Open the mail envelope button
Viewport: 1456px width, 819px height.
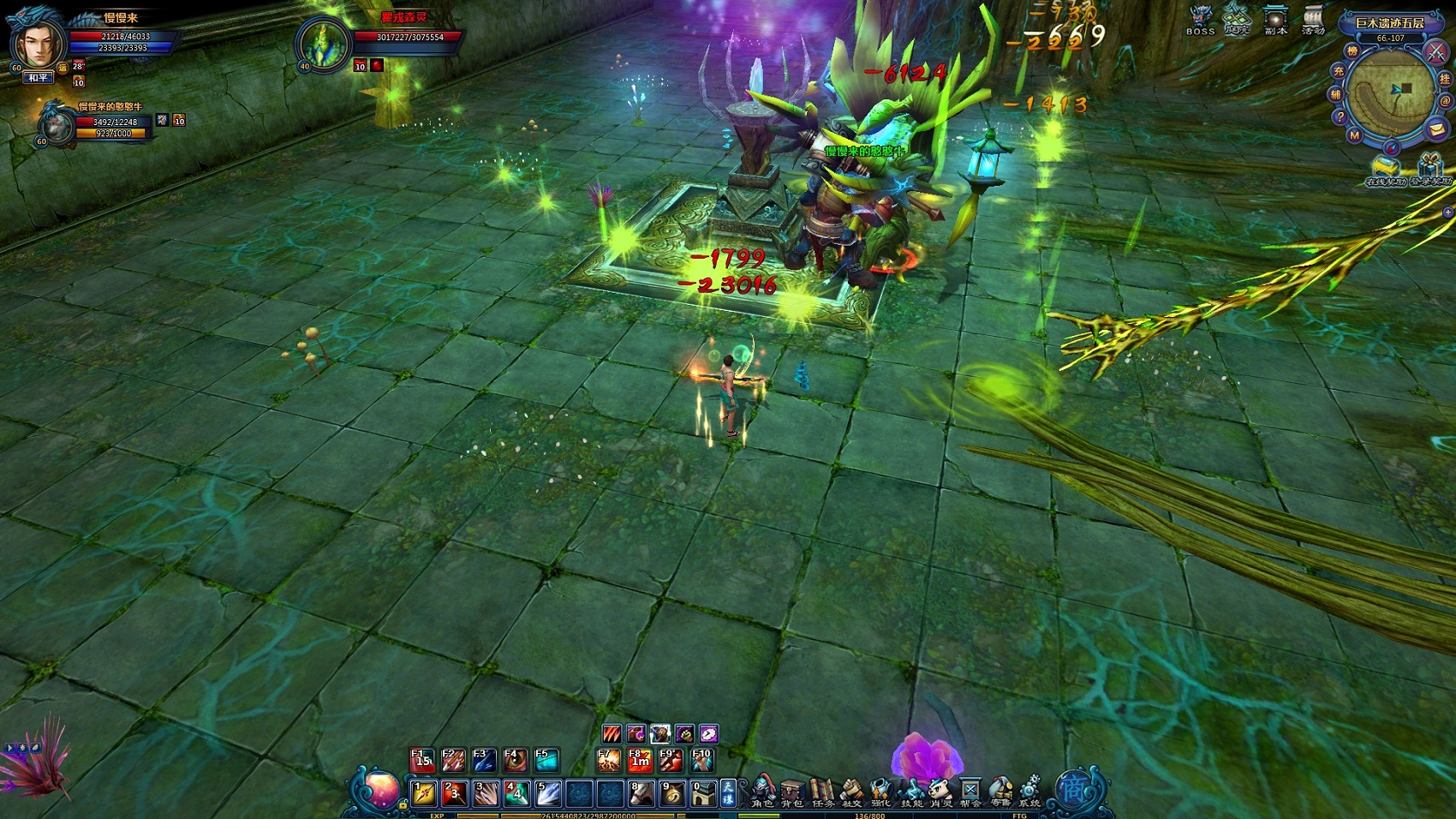click(x=1436, y=129)
